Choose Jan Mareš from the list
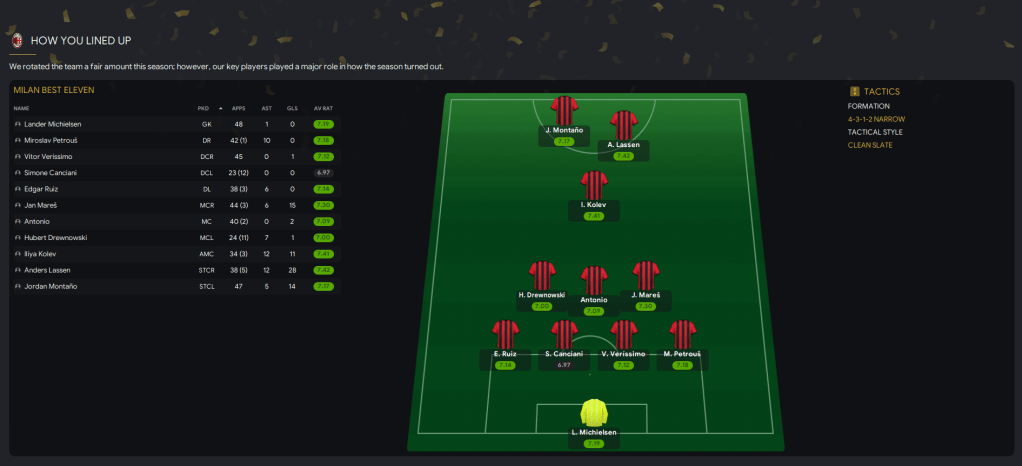The height and width of the screenshot is (466, 1022). (x=41, y=205)
